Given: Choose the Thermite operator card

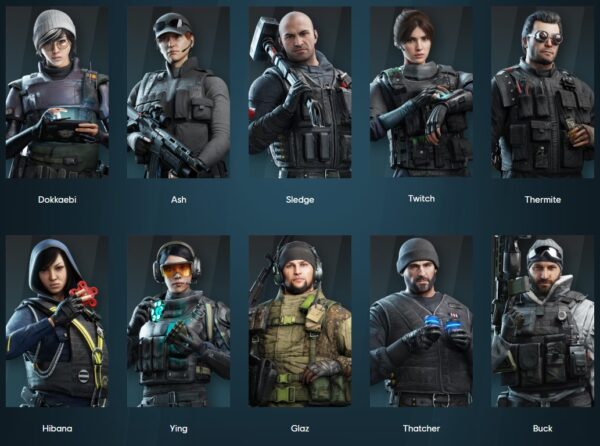Looking at the screenshot, I should point(541,93).
